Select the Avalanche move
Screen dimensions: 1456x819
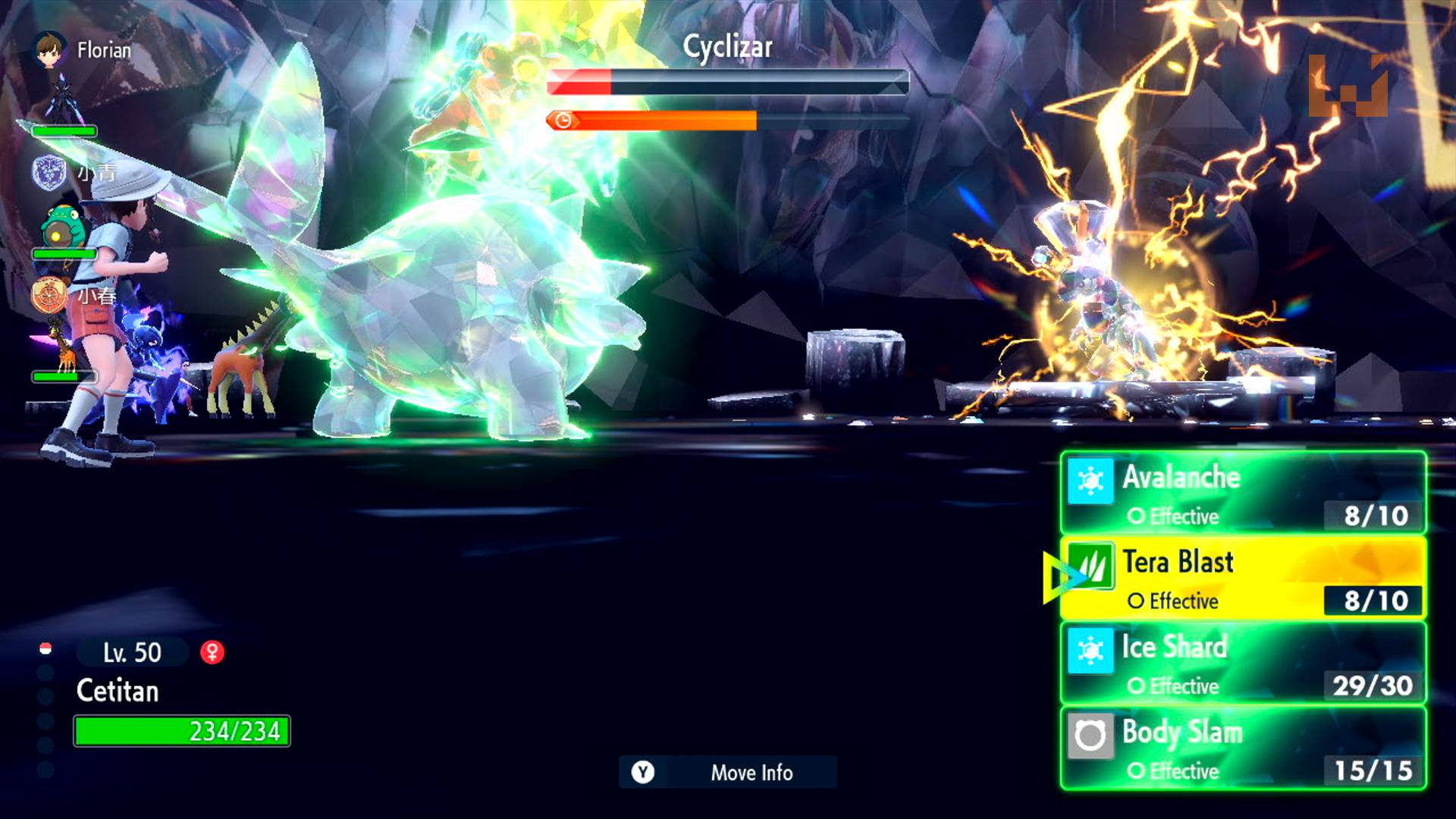1244,493
